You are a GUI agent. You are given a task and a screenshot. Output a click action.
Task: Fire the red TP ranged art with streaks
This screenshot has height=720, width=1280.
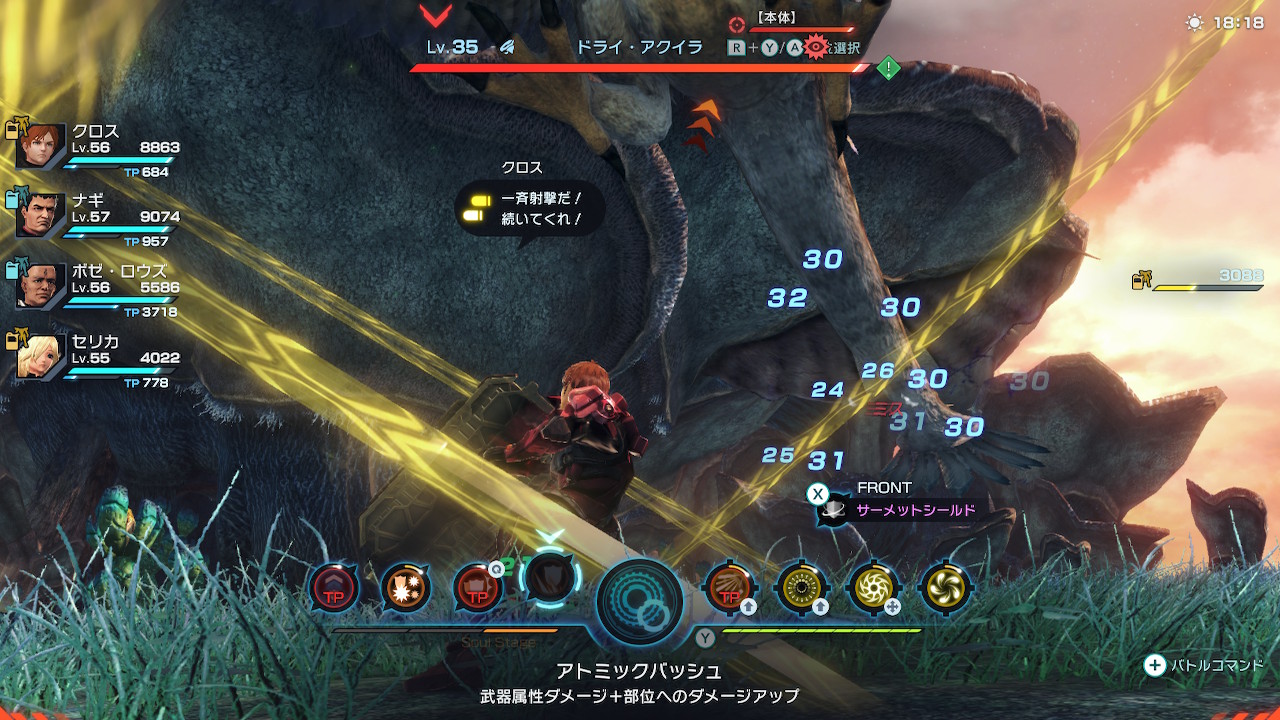(728, 587)
